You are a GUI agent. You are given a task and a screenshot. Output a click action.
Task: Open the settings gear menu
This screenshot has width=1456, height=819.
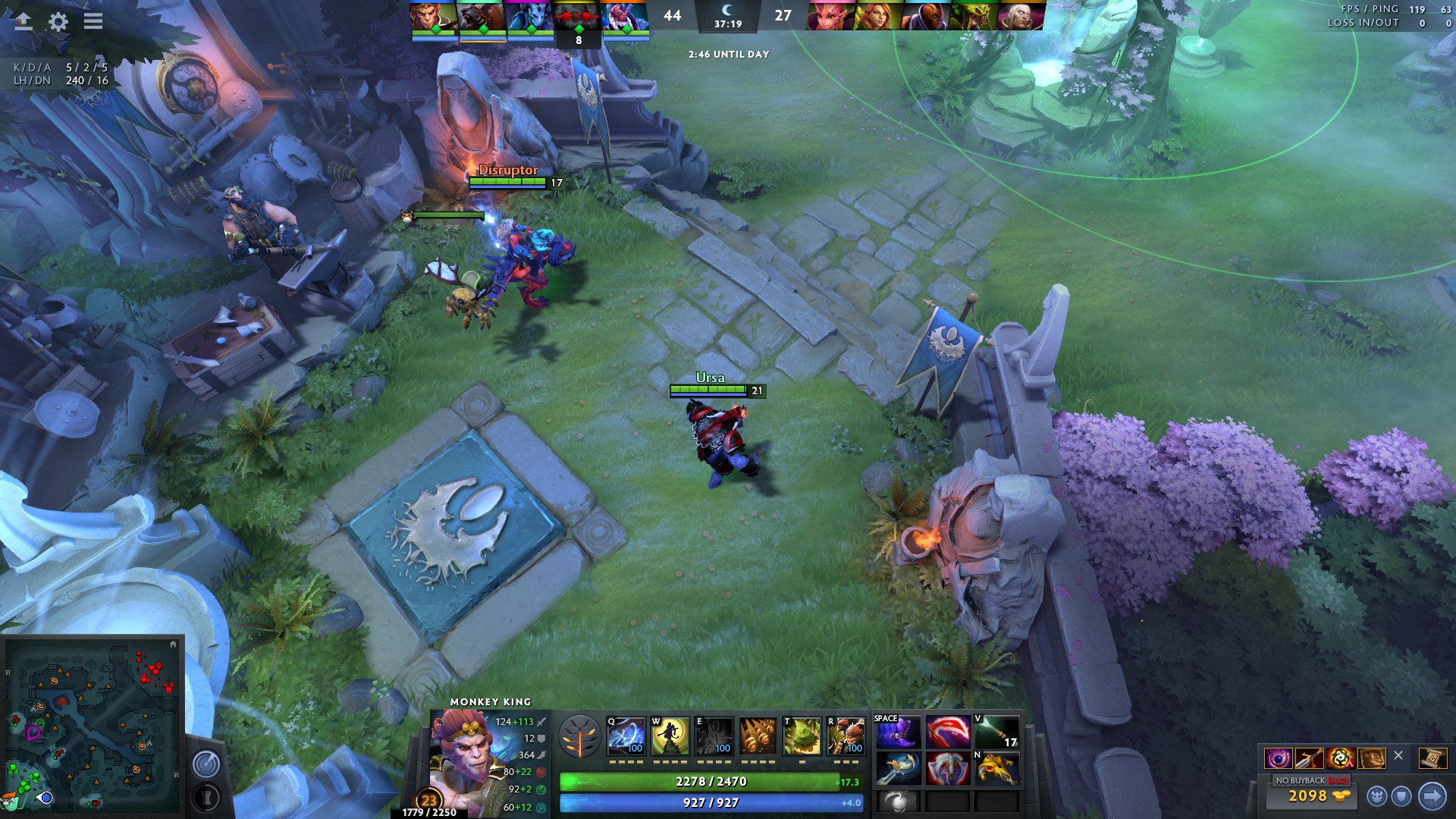(58, 21)
